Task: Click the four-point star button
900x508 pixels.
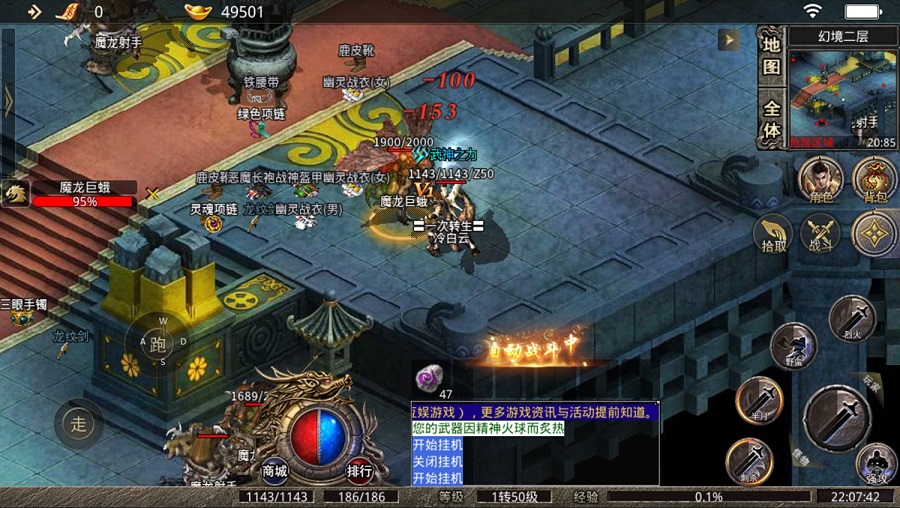Action: (x=874, y=233)
